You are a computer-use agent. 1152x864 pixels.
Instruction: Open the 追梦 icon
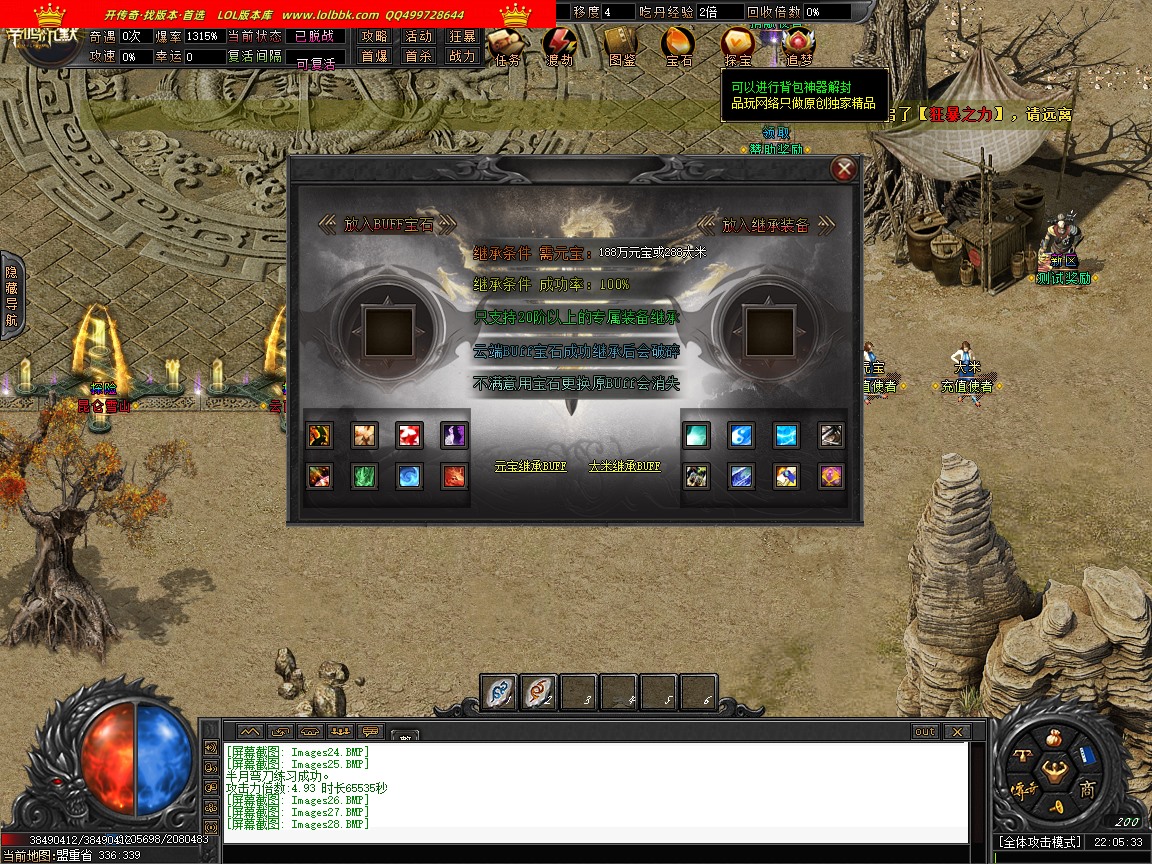pyautogui.click(x=798, y=43)
